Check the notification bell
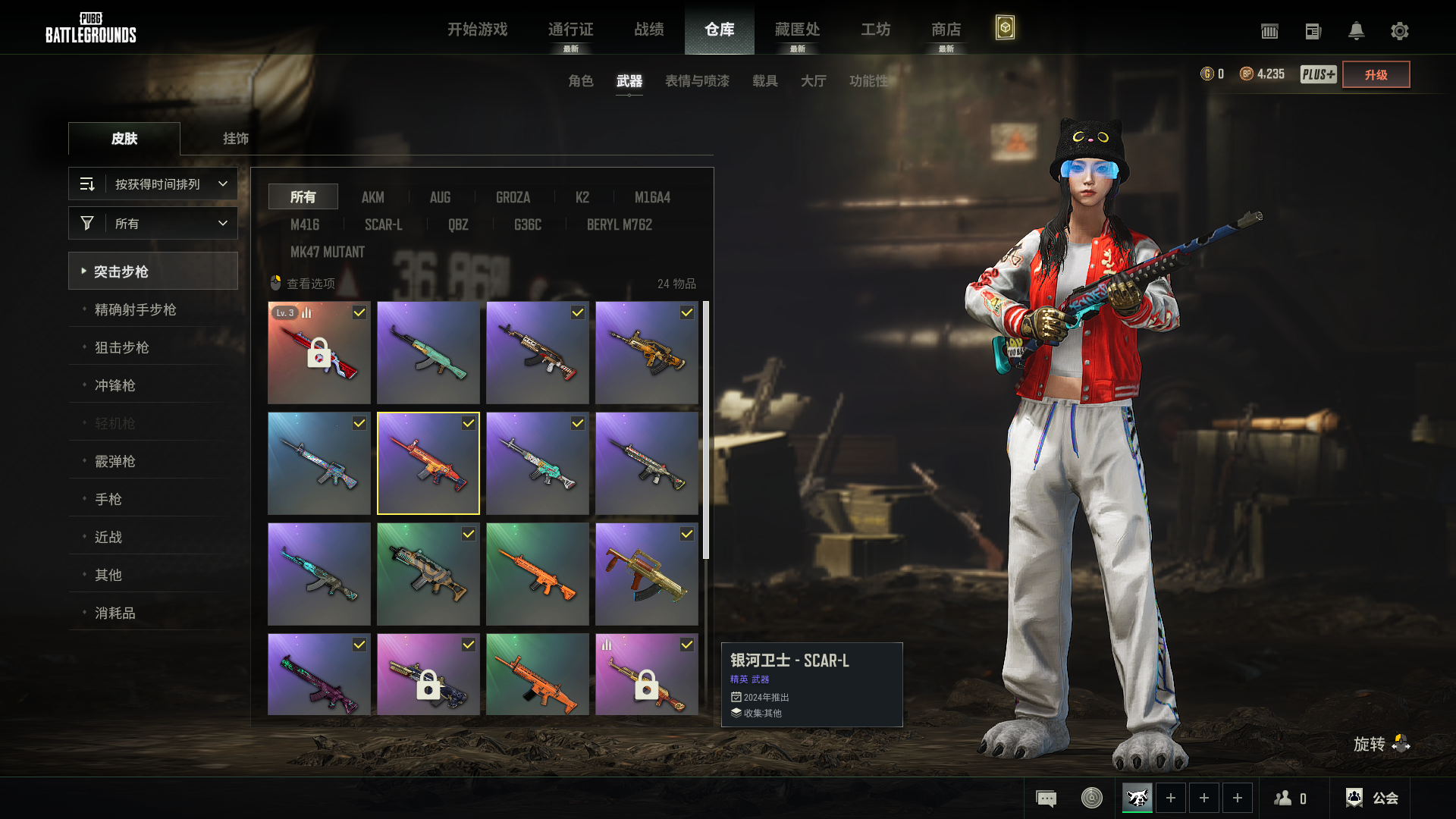Screen dimensions: 1456x819 pos(1356,31)
